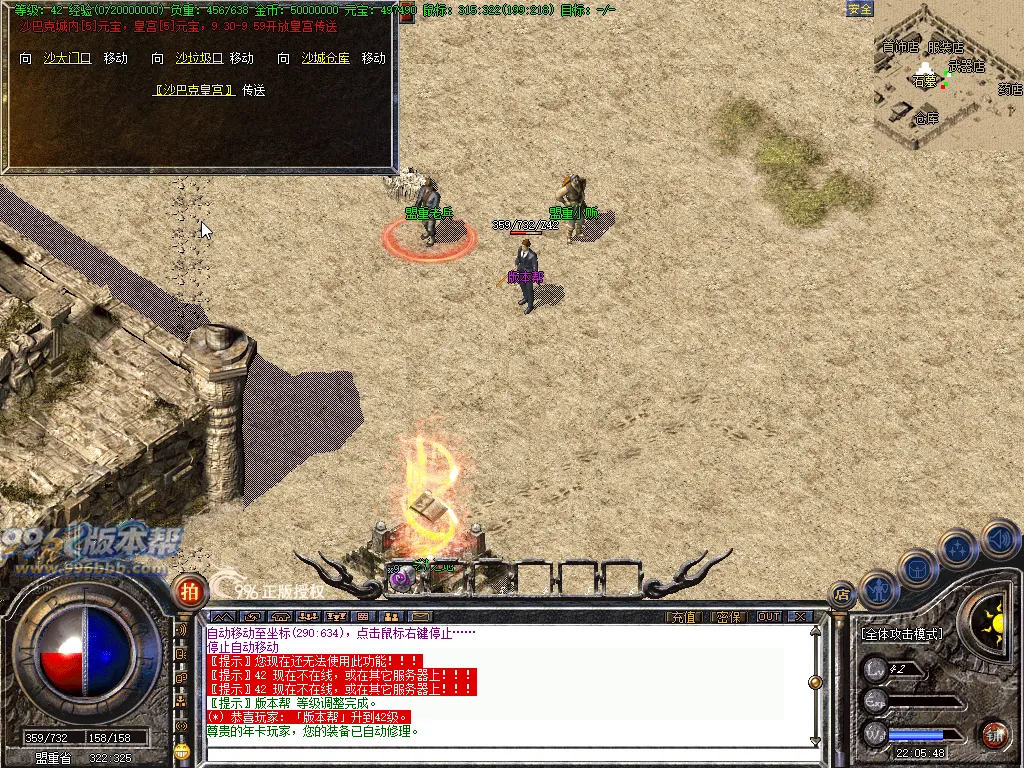Screen dimensions: 1024x768
Task: Open the character equipment figure icon
Action: 878,589
